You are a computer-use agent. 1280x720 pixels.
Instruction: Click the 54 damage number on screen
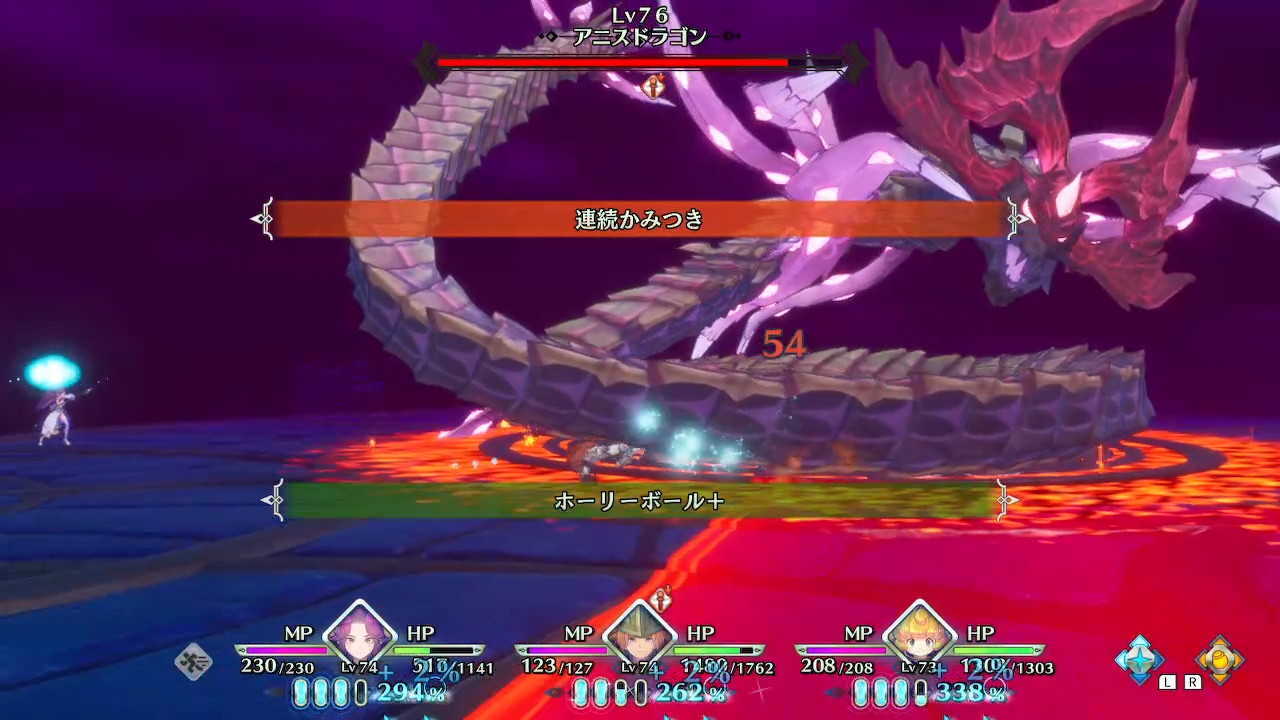[x=785, y=346]
